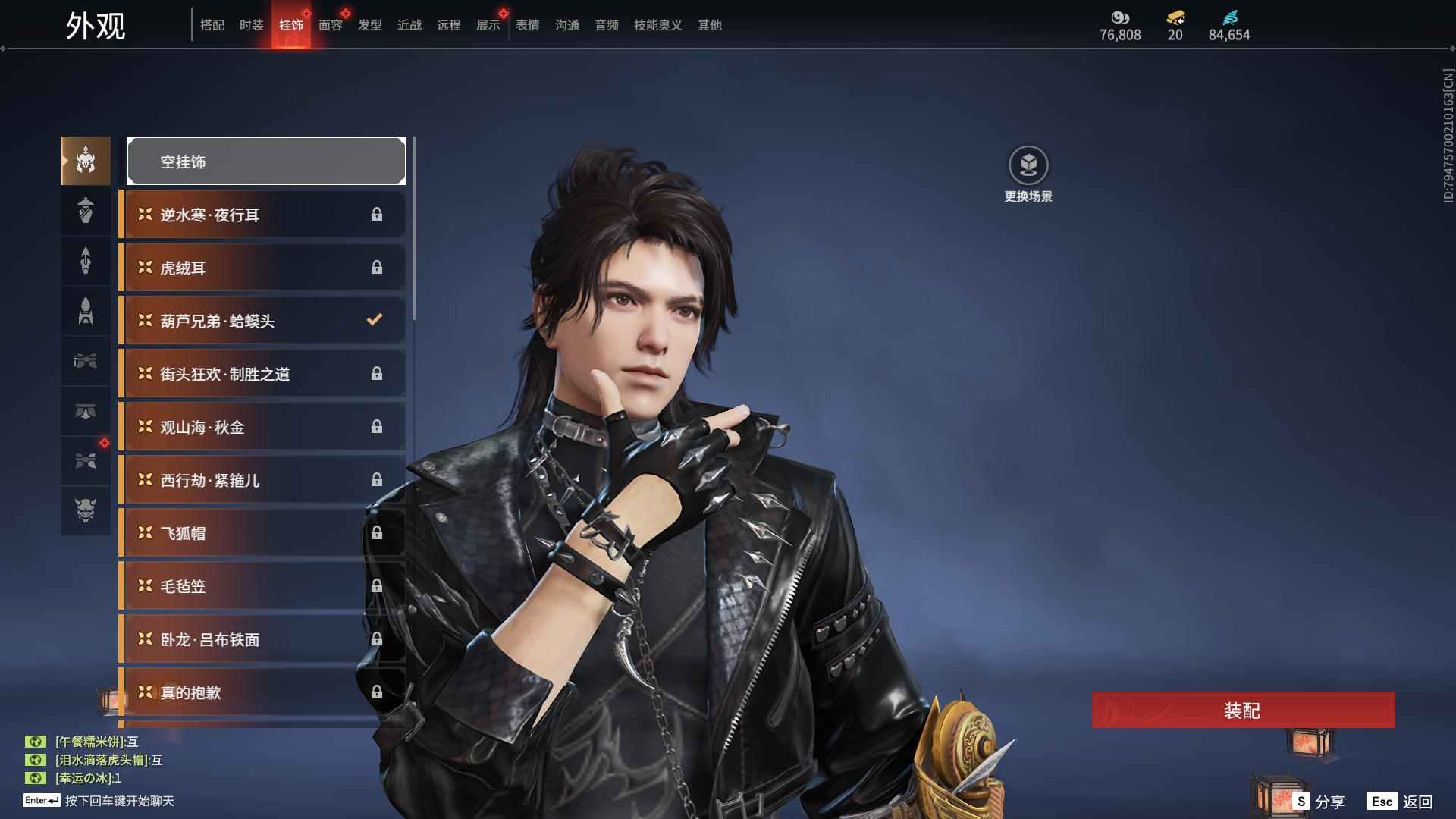Click 返回 to go back
This screenshot has width=1456, height=819.
(1401, 801)
